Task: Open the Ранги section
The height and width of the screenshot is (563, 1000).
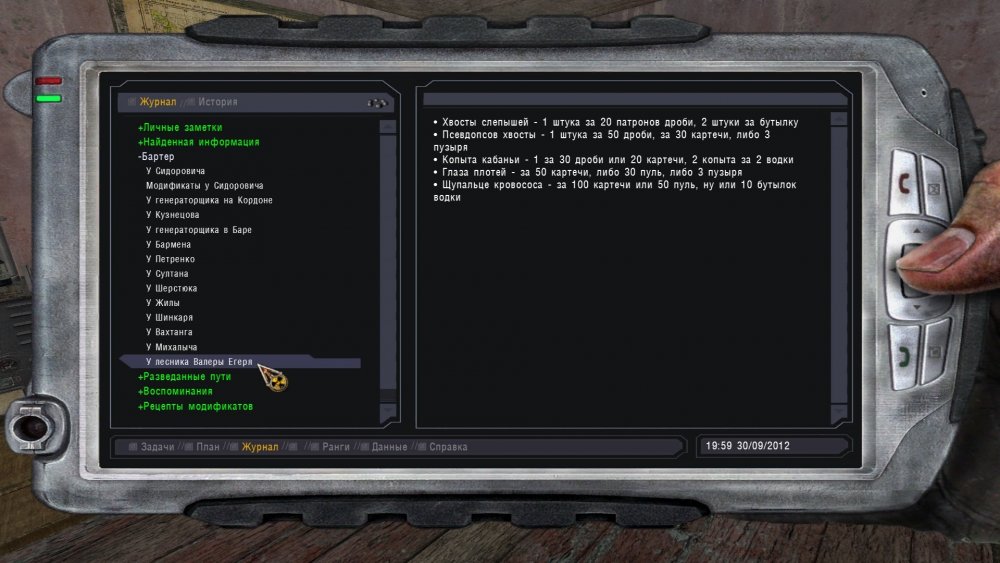Action: tap(336, 447)
